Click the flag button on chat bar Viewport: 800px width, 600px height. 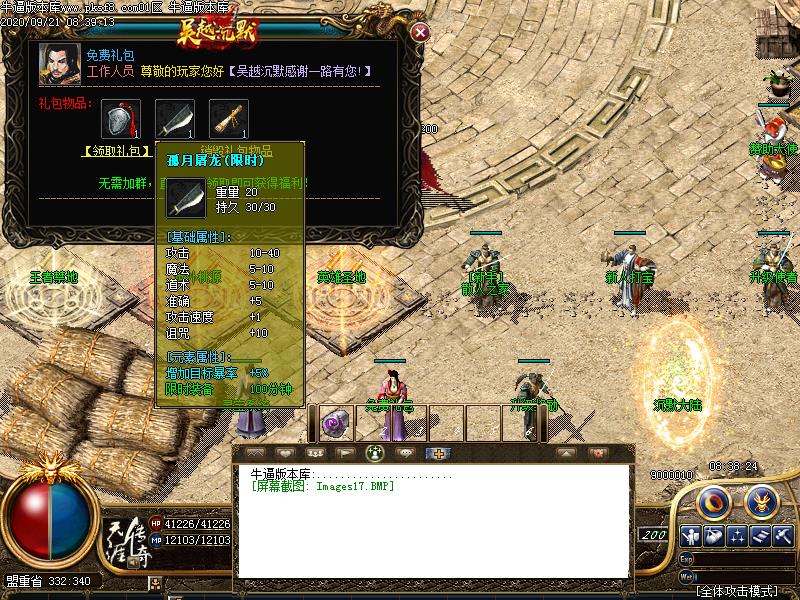point(343,453)
